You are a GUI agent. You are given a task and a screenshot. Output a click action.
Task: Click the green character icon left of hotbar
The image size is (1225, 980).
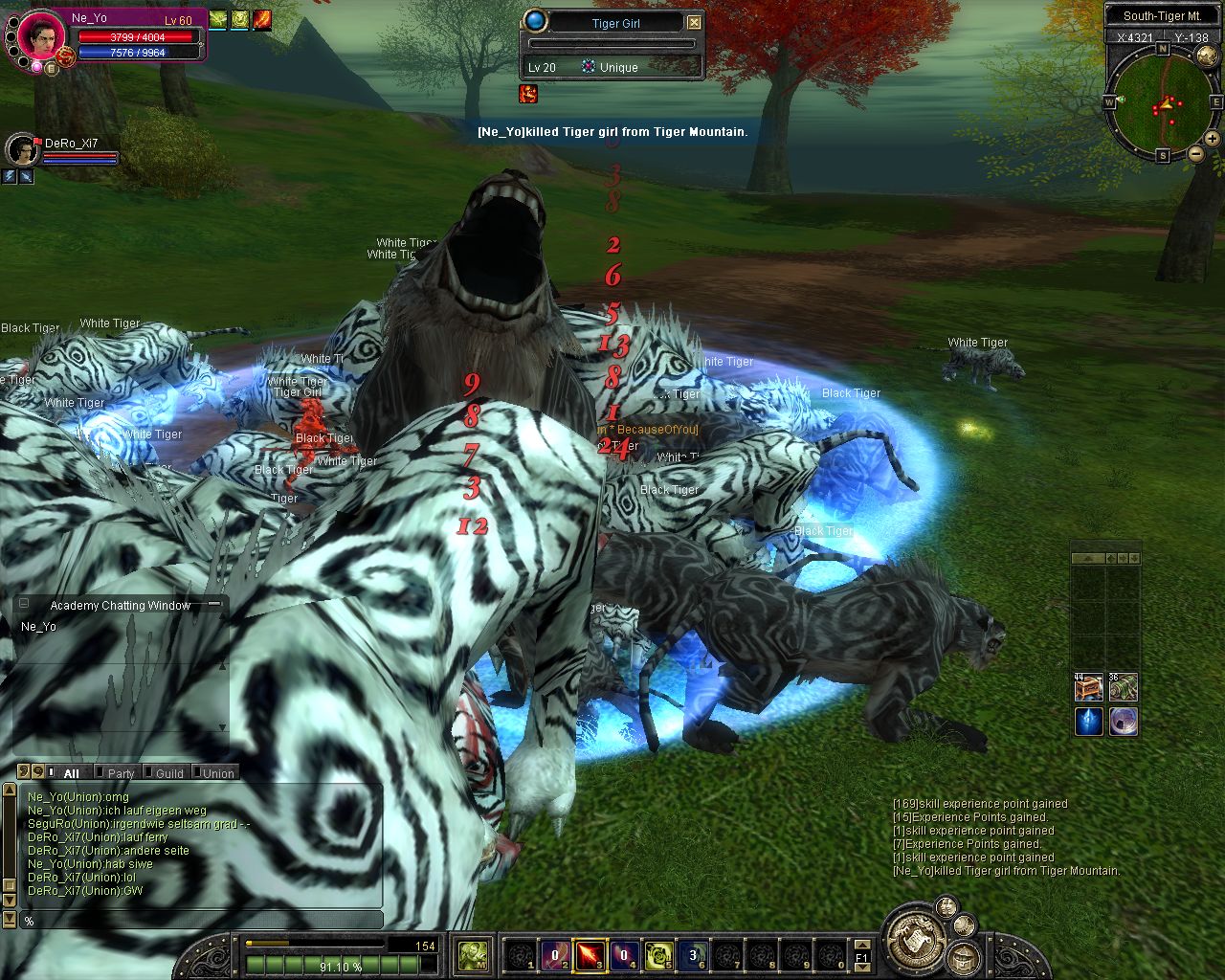click(x=473, y=954)
